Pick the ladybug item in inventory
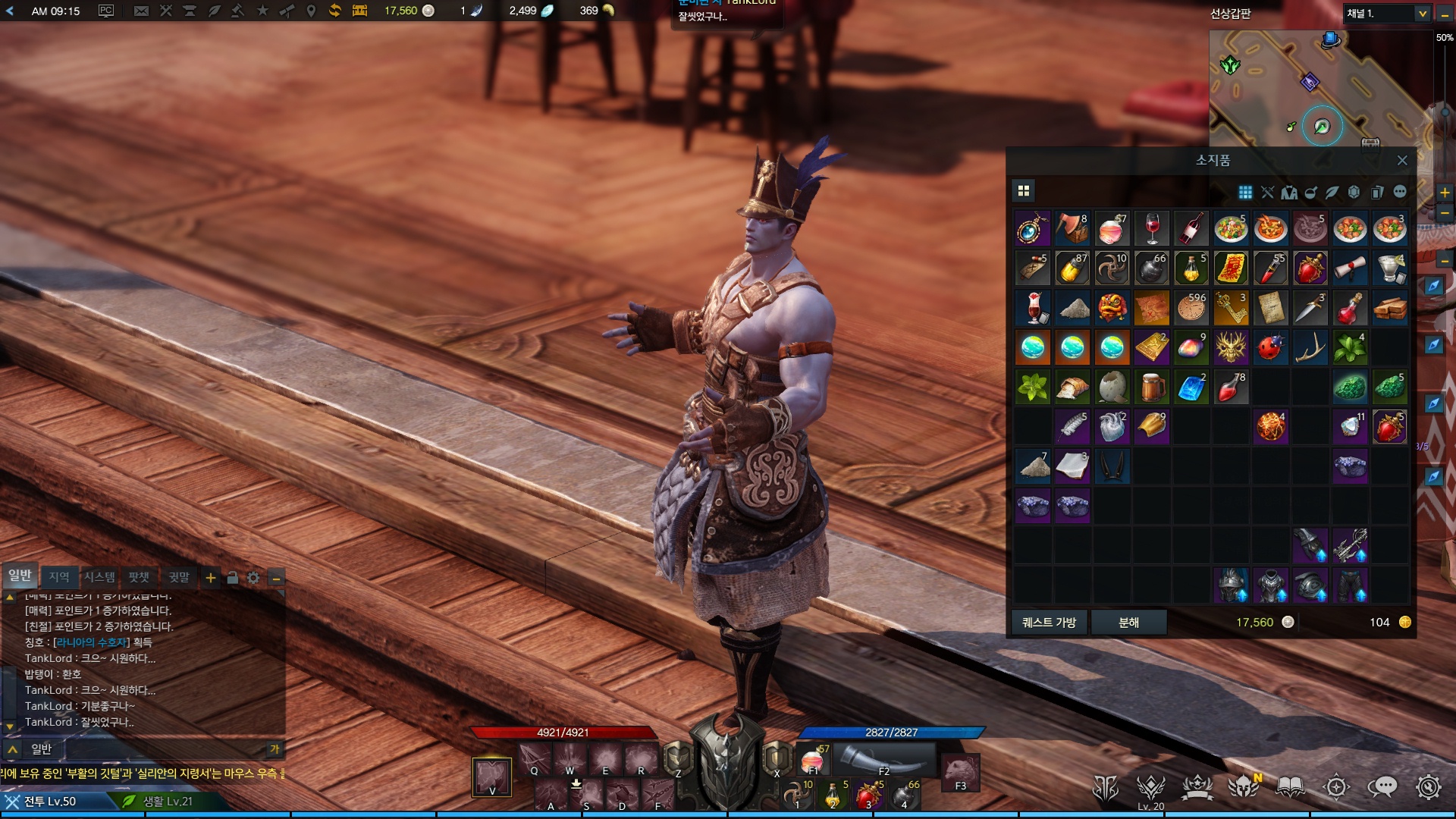Image resolution: width=1456 pixels, height=819 pixels. [x=1270, y=348]
